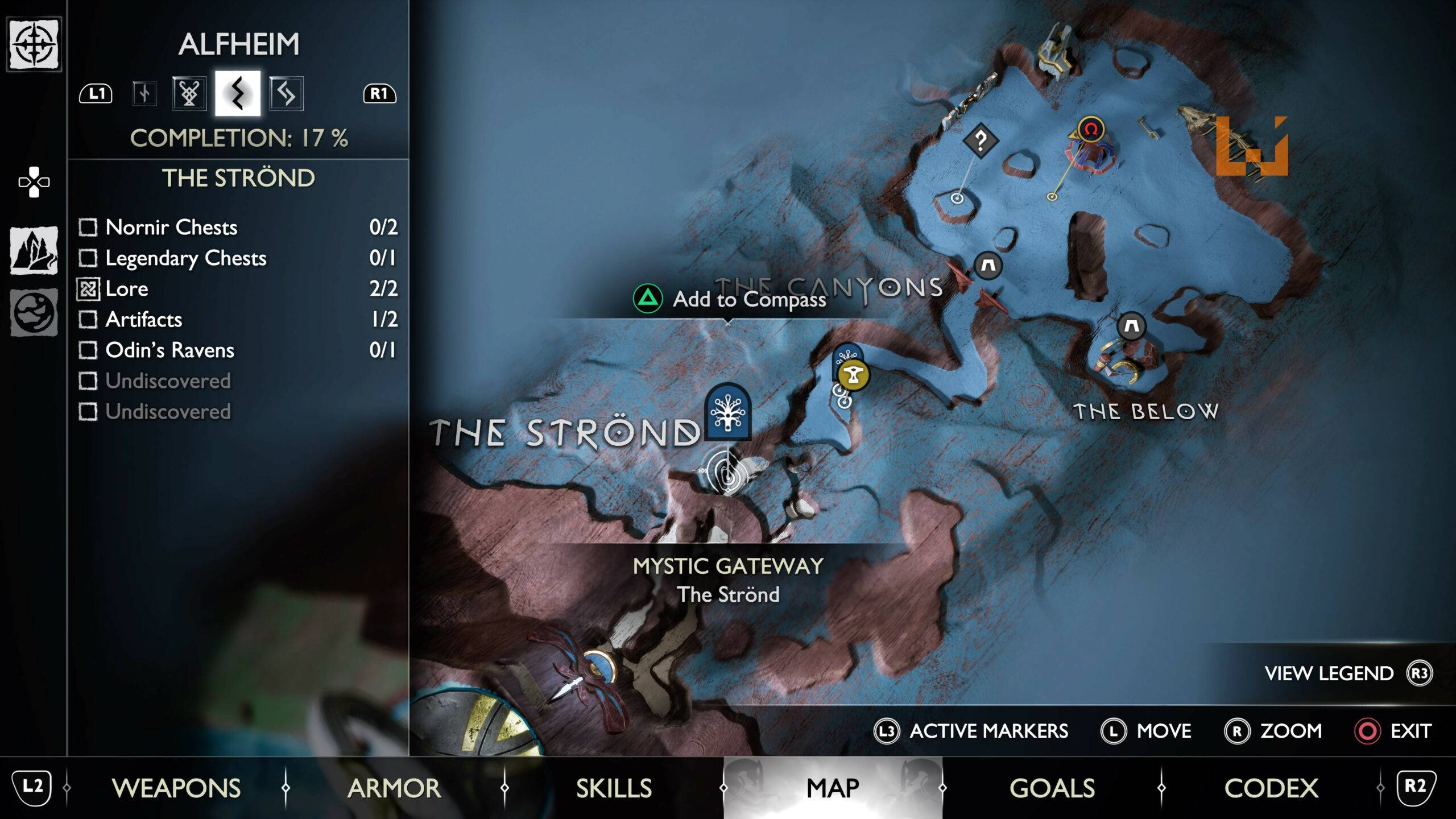Choose the Legendary Chests row
1456x819 pixels.
click(x=185, y=258)
